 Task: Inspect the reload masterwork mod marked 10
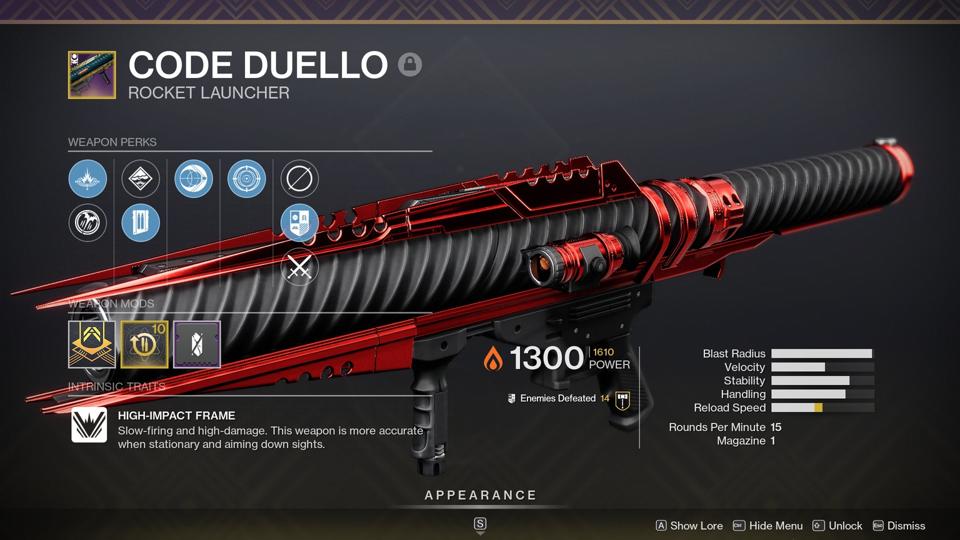tap(144, 344)
